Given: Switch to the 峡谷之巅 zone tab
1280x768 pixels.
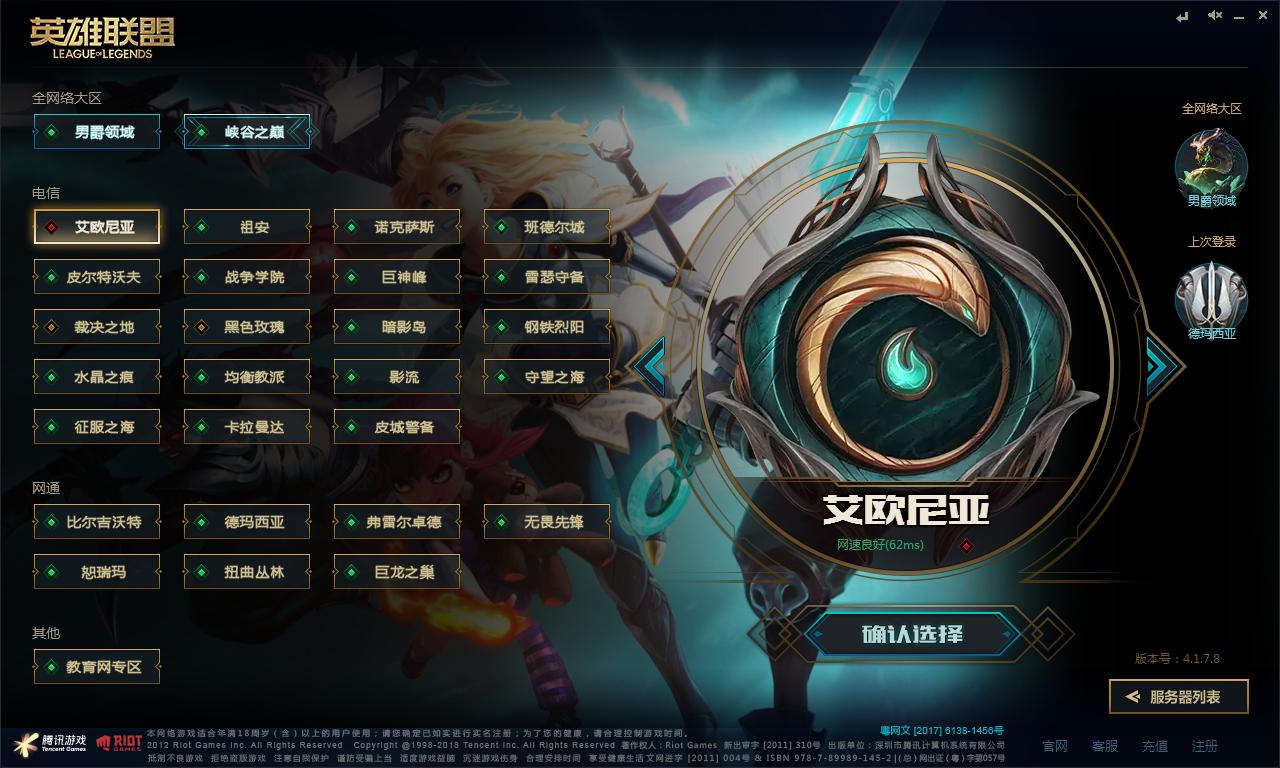Looking at the screenshot, I should [x=247, y=131].
